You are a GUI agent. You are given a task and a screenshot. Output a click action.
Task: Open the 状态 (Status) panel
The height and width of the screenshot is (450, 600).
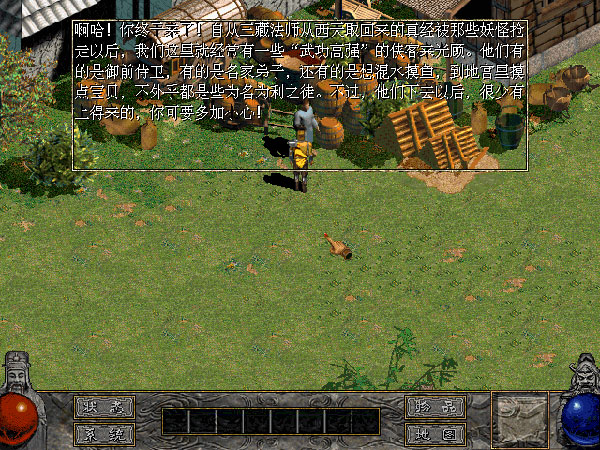coord(103,407)
